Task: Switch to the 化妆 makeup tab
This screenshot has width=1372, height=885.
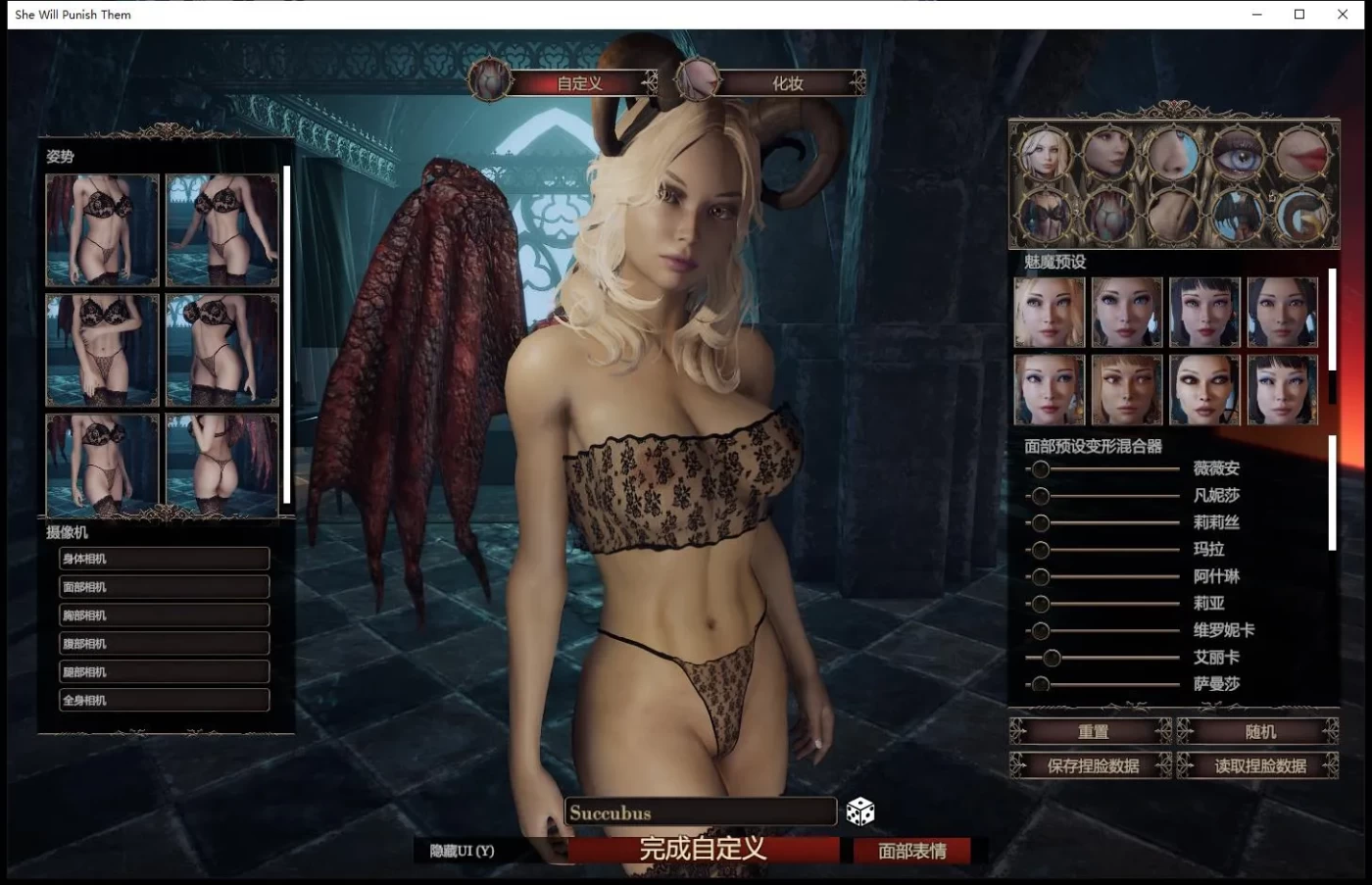Action: [x=790, y=83]
